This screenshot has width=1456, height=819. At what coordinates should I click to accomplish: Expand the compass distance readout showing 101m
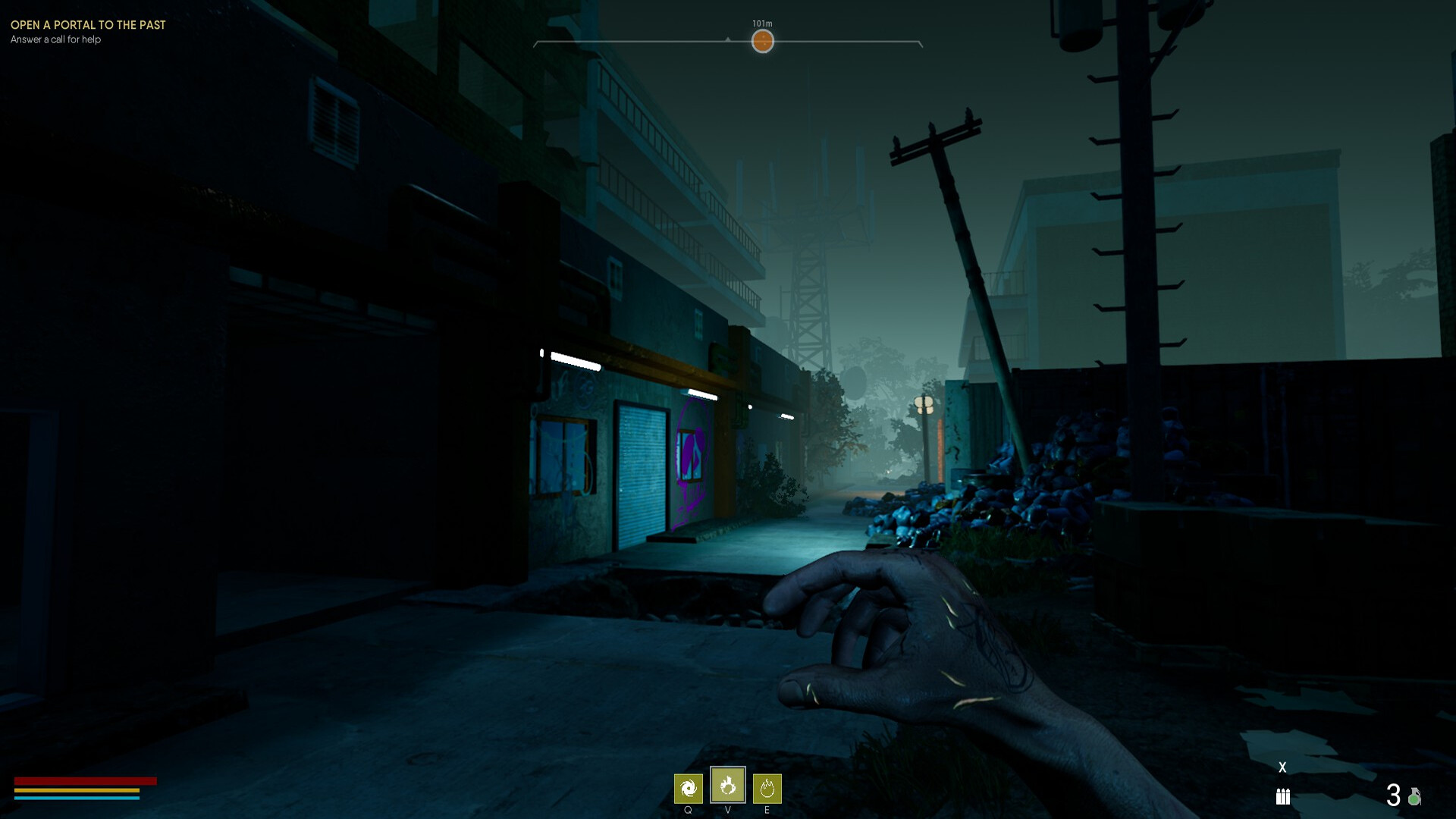[761, 23]
